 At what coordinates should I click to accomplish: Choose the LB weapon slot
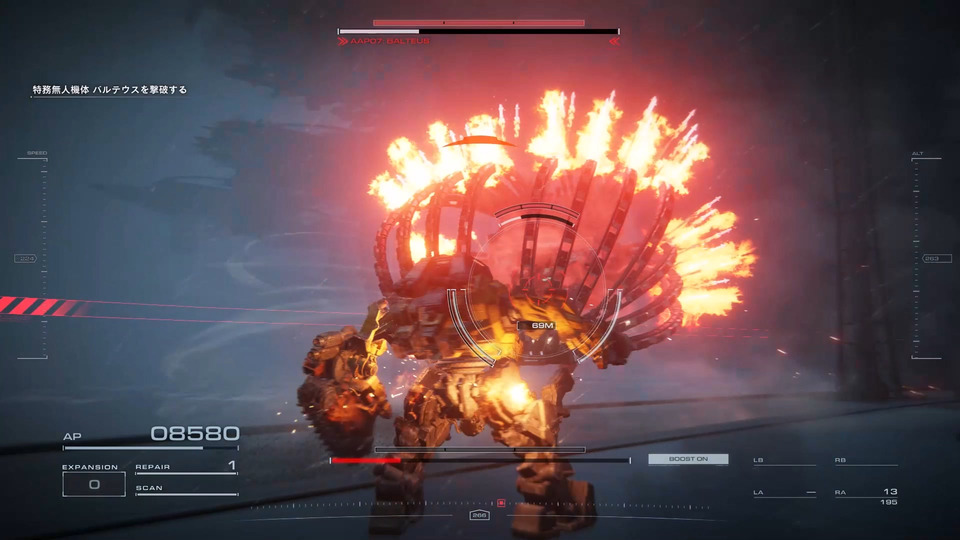[x=784, y=461]
